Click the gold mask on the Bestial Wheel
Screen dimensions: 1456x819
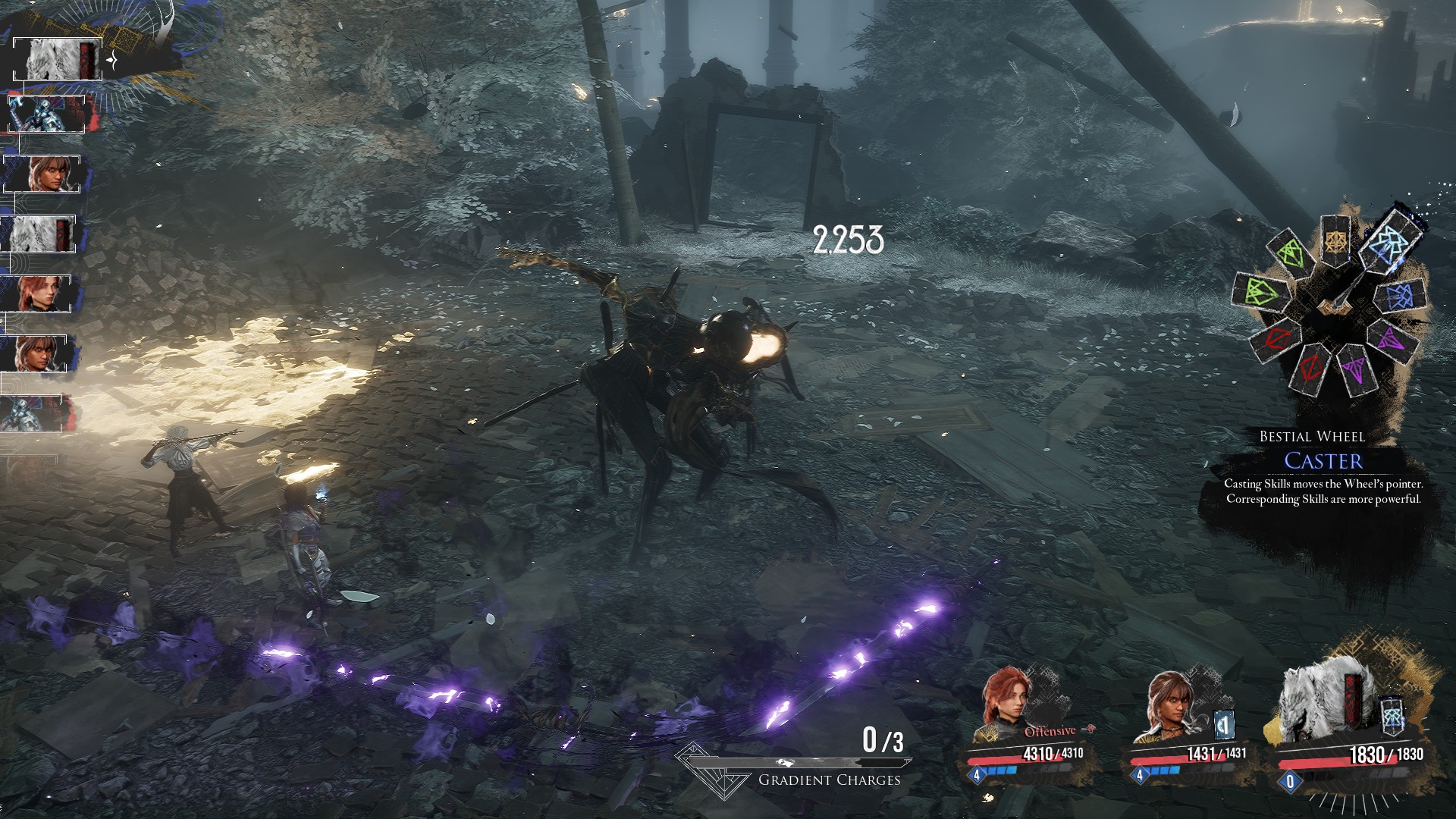[1334, 240]
